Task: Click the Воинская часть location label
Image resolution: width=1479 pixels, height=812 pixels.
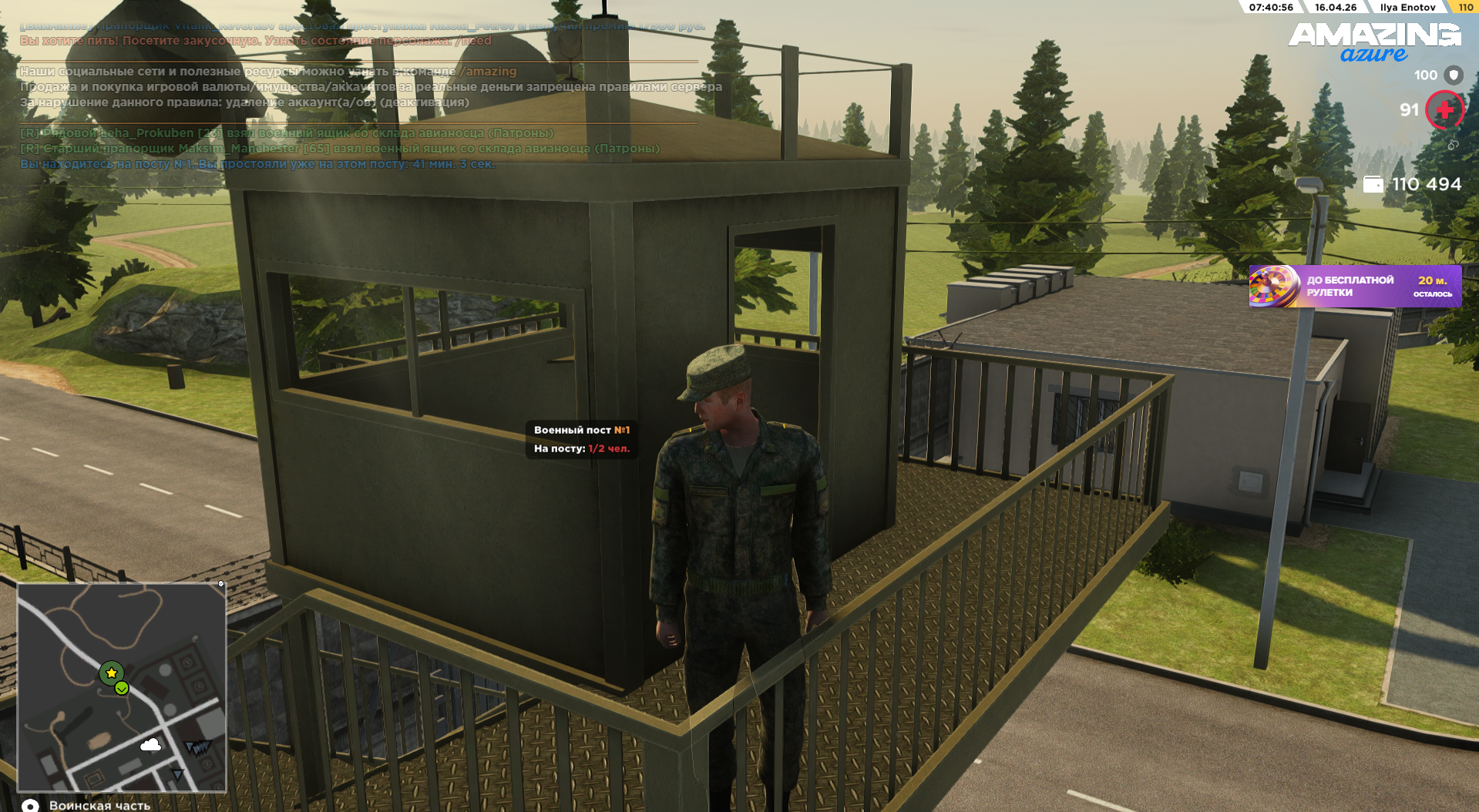Action: coord(99,805)
